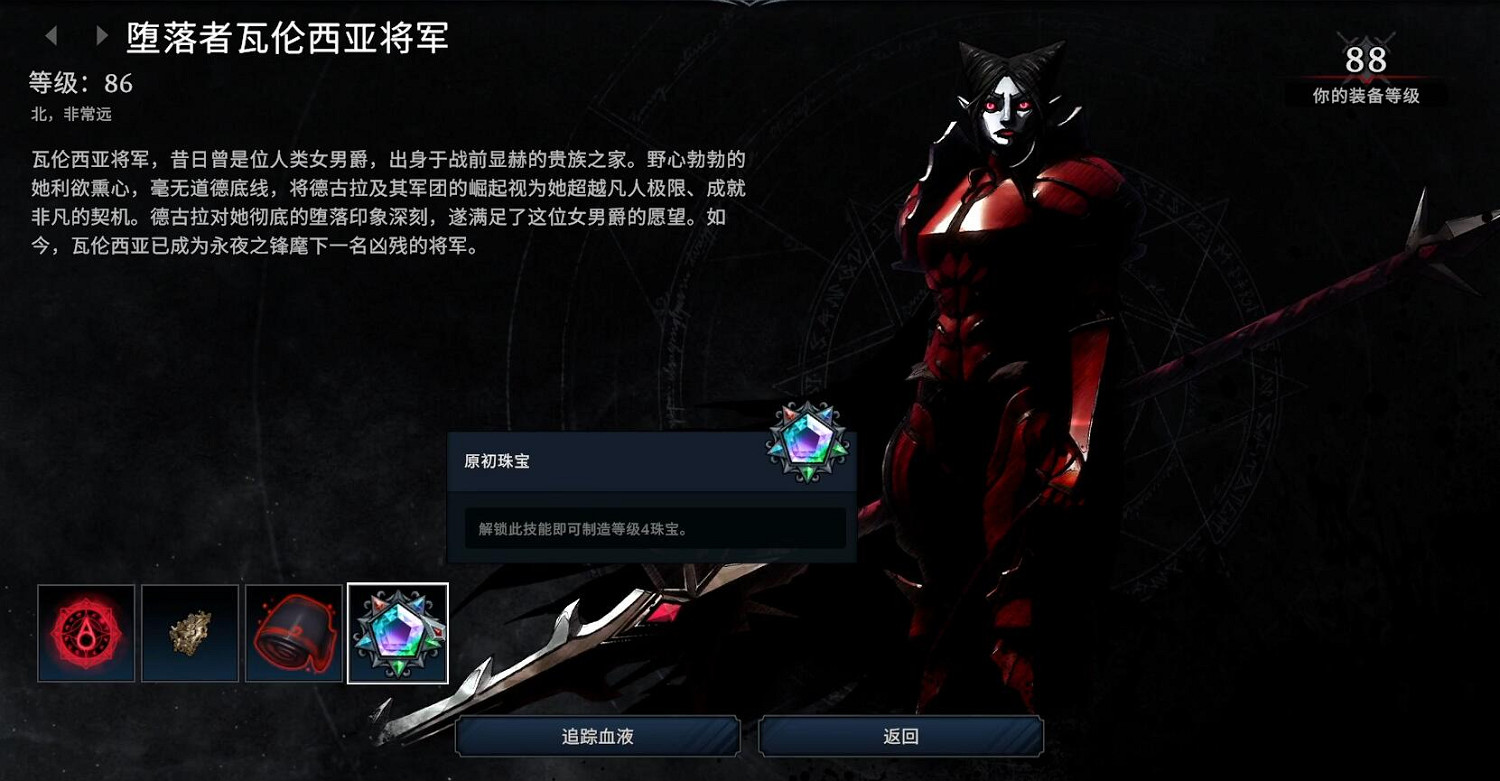Click the red blood sigil reward icon
Image resolution: width=1500 pixels, height=781 pixels.
tap(85, 633)
